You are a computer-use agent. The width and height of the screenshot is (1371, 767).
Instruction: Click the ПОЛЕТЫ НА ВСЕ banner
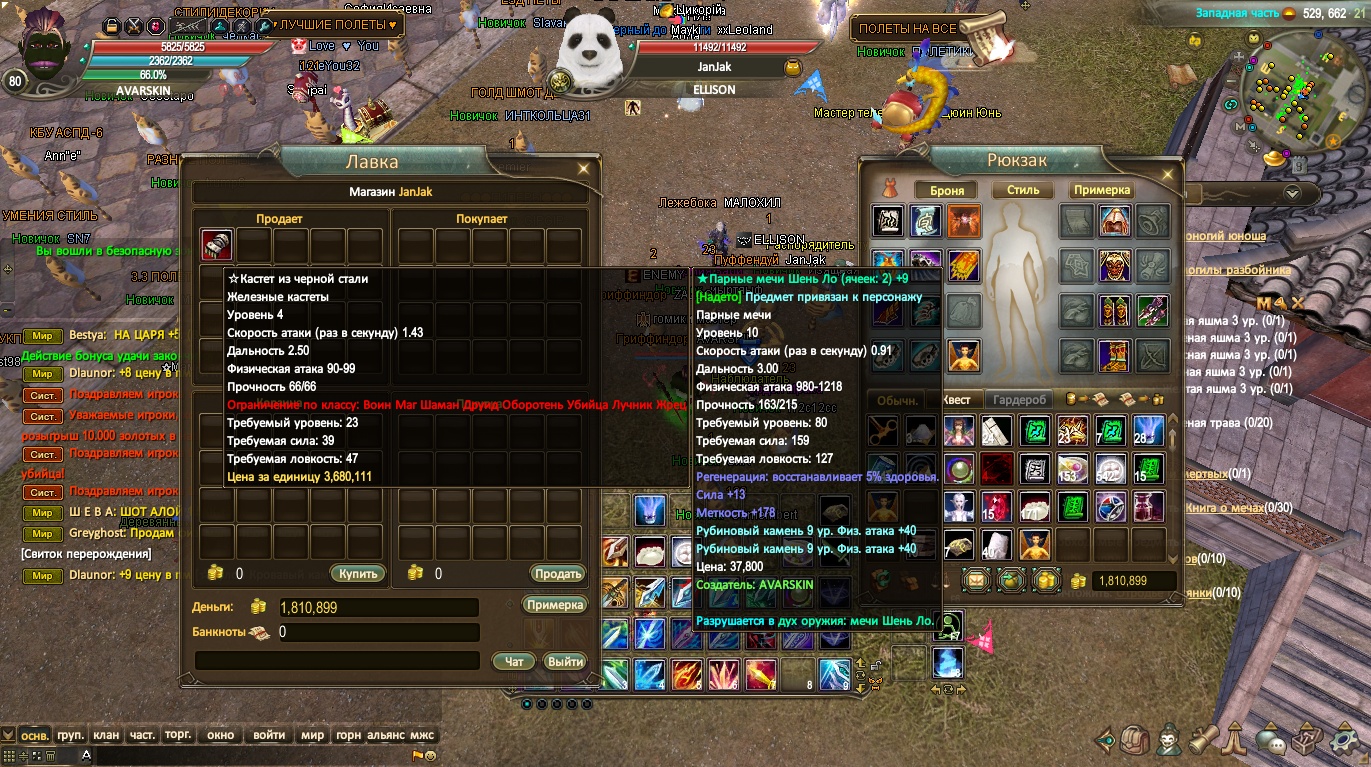pyautogui.click(x=907, y=29)
